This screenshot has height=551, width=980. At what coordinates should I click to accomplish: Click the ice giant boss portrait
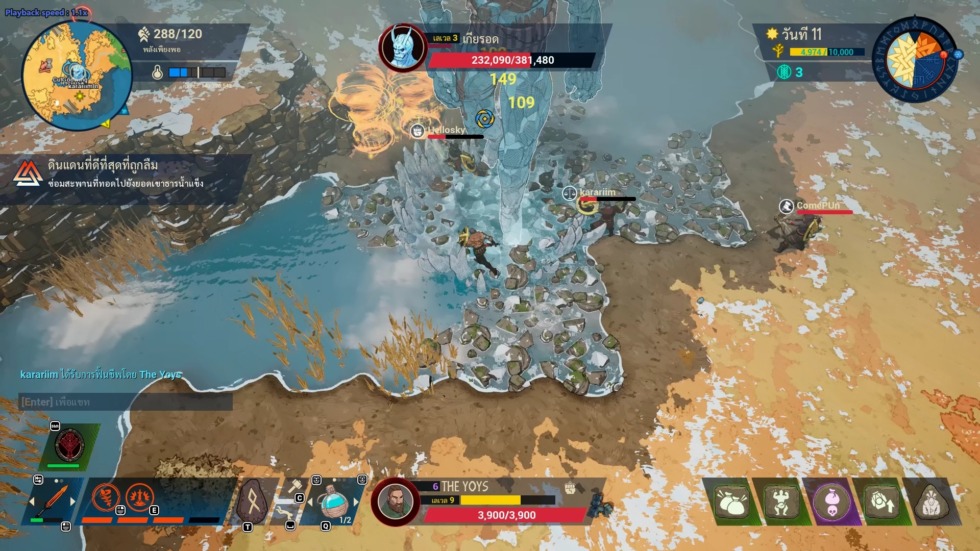pyautogui.click(x=402, y=47)
